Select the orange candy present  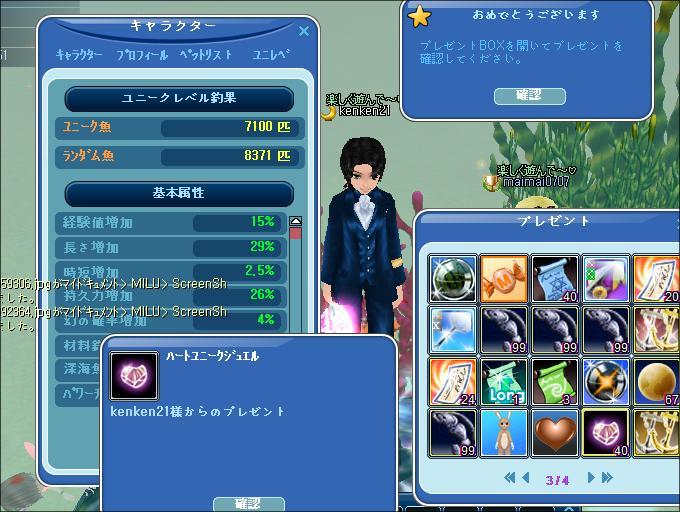point(504,278)
